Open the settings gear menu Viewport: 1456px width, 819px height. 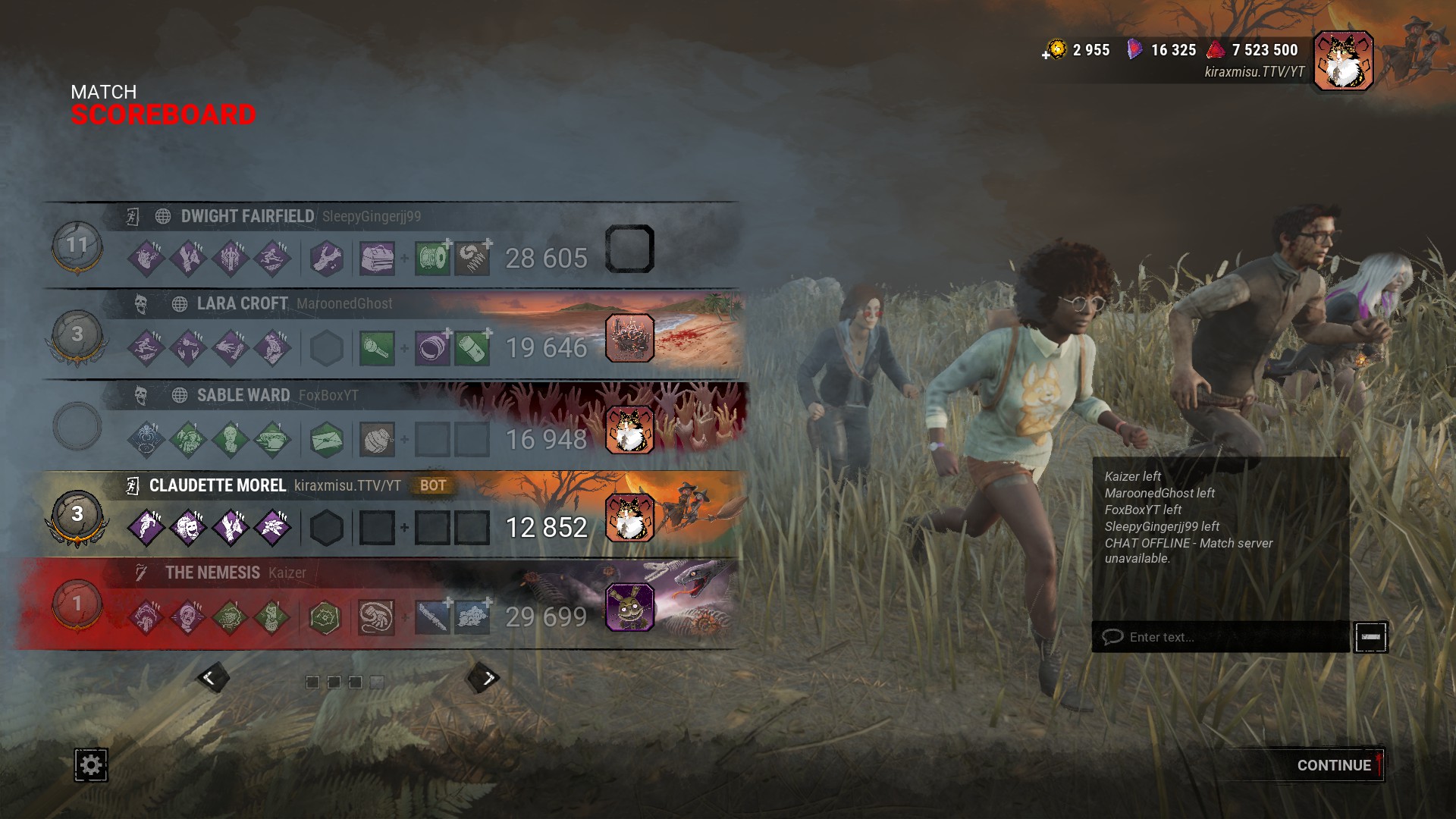point(91,765)
